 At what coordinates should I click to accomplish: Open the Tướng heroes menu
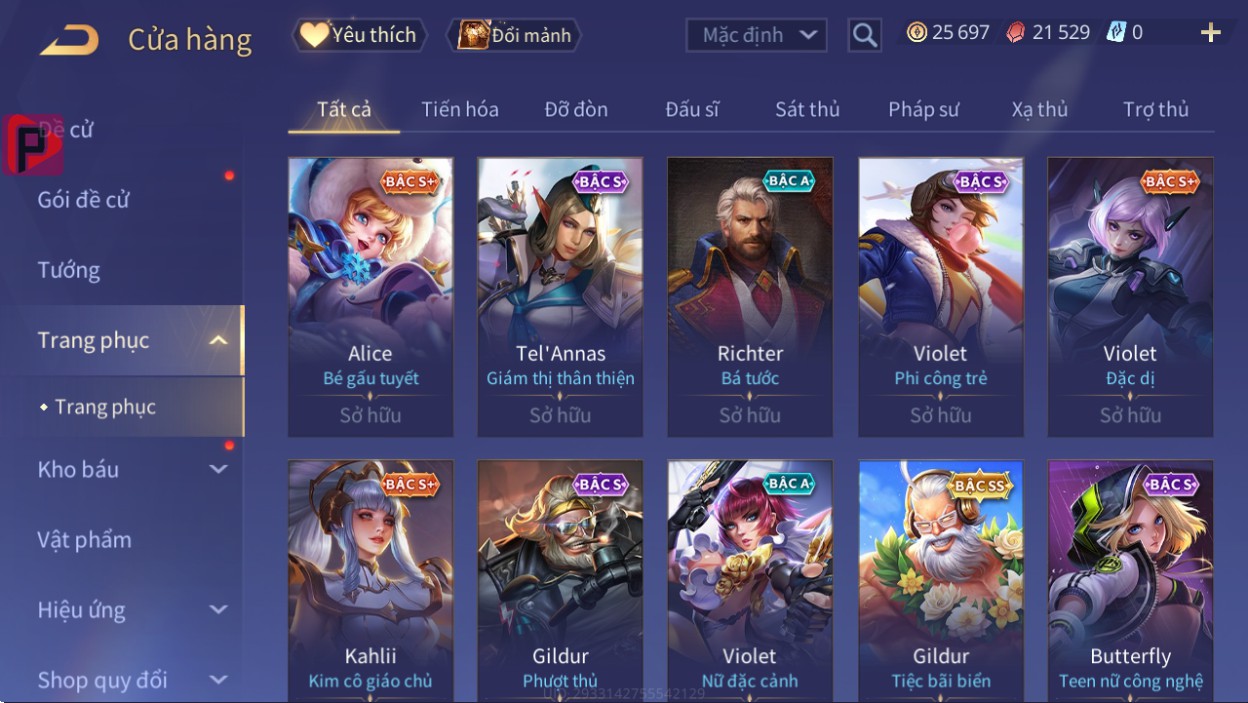click(69, 270)
